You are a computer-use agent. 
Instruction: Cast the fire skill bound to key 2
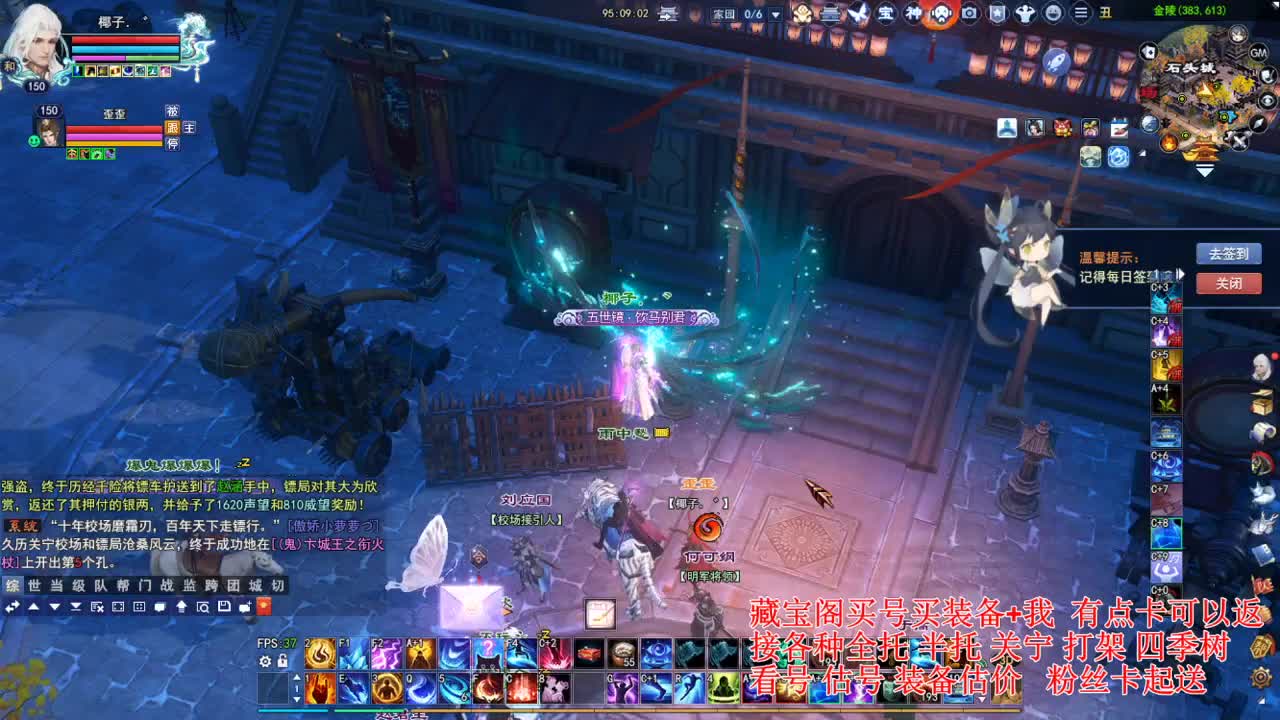320,652
